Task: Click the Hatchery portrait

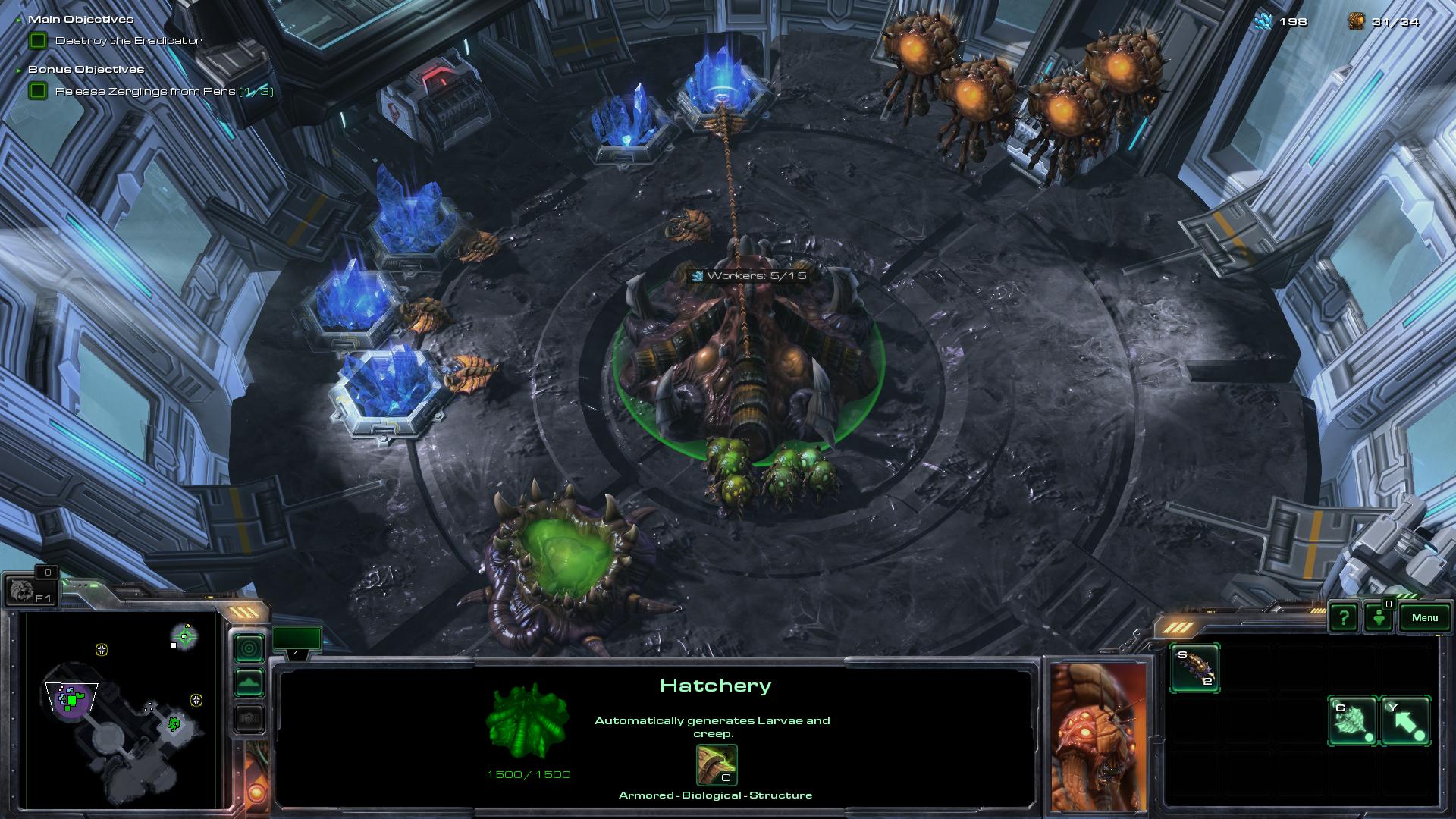Action: 1098,736
